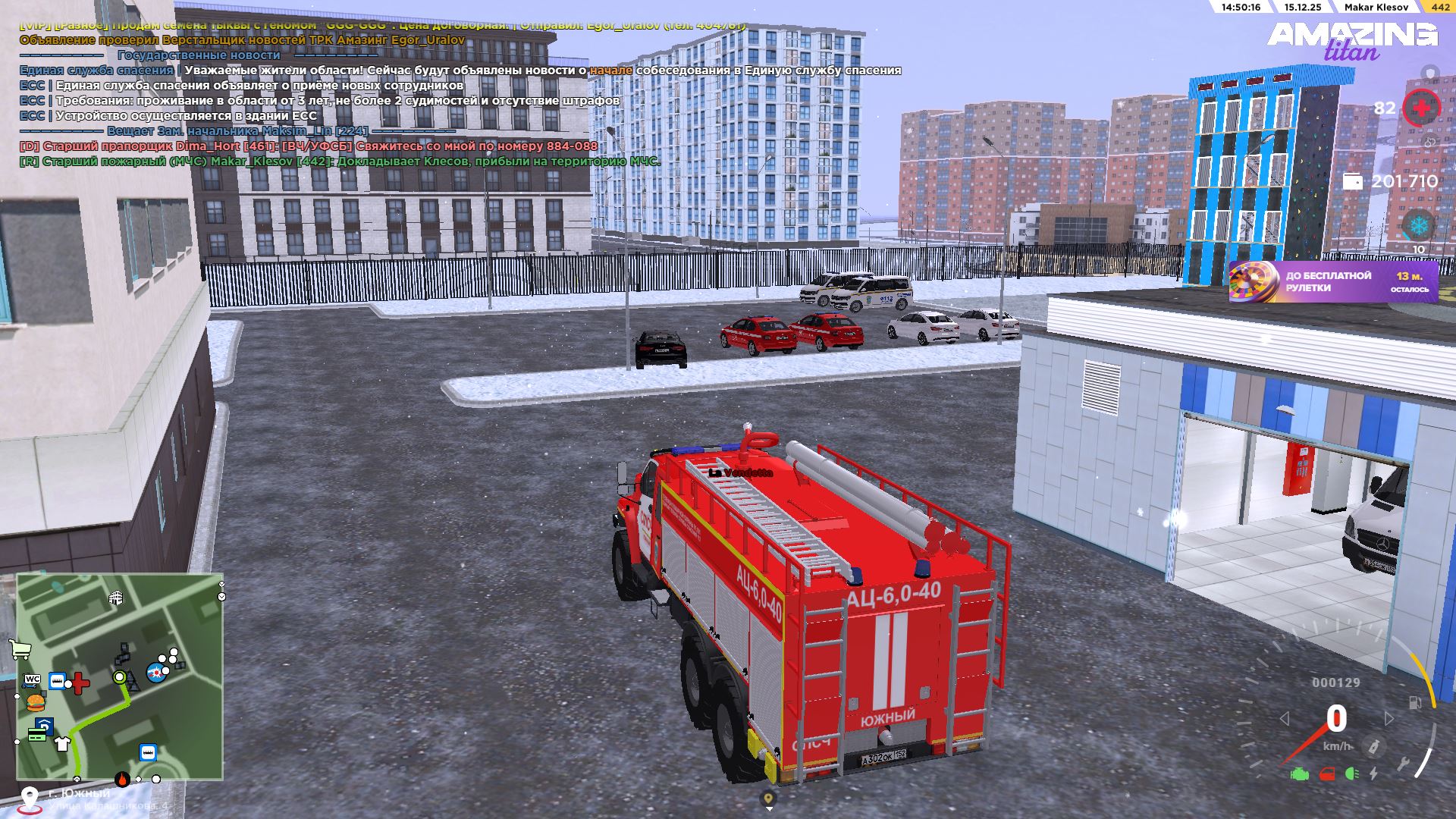
Task: Select the white t-shirt clothing store marker
Action: (62, 742)
